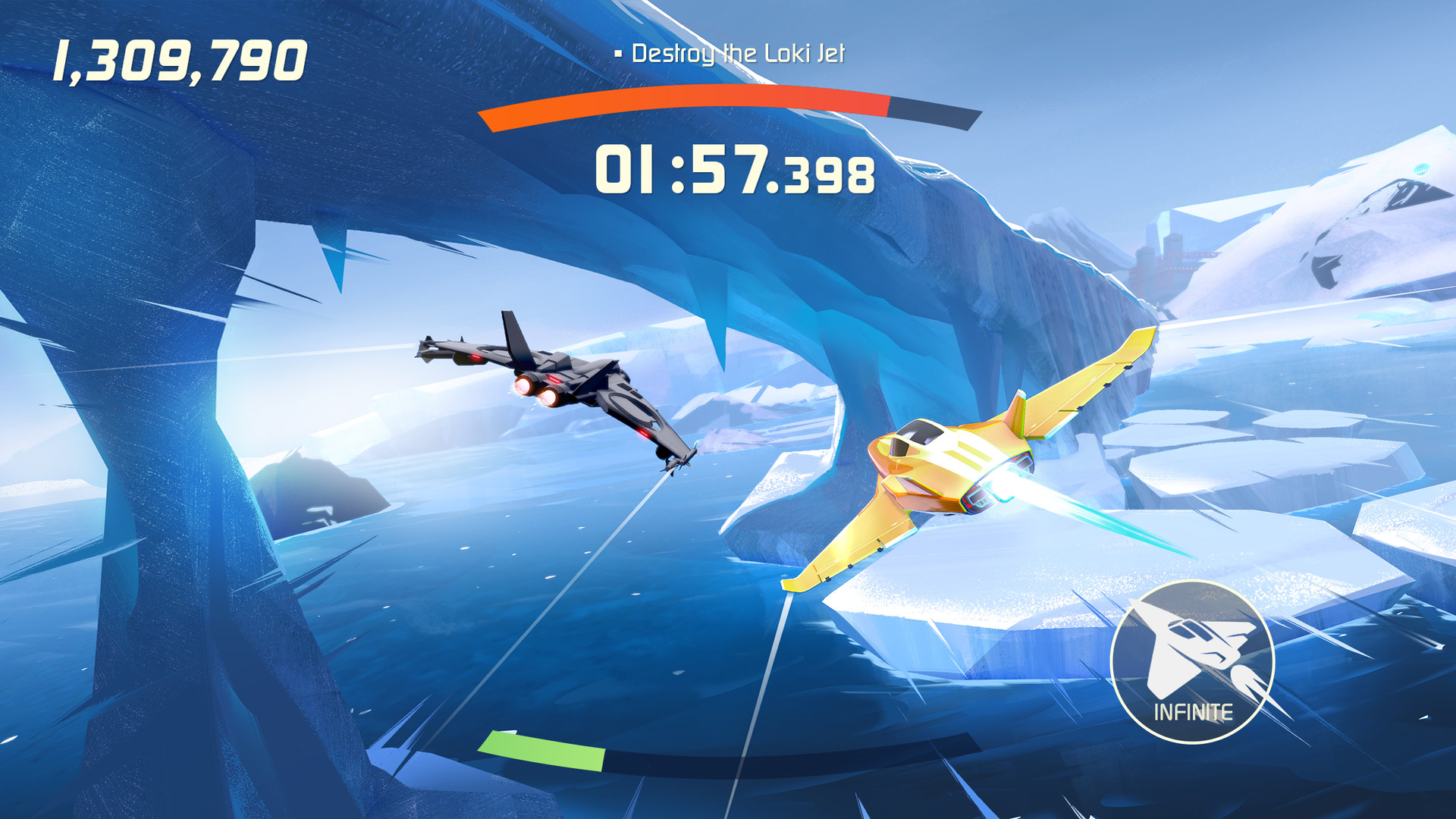
Task: Select the 'Destroy the Loki Jet' objective entry
Action: tap(739, 54)
